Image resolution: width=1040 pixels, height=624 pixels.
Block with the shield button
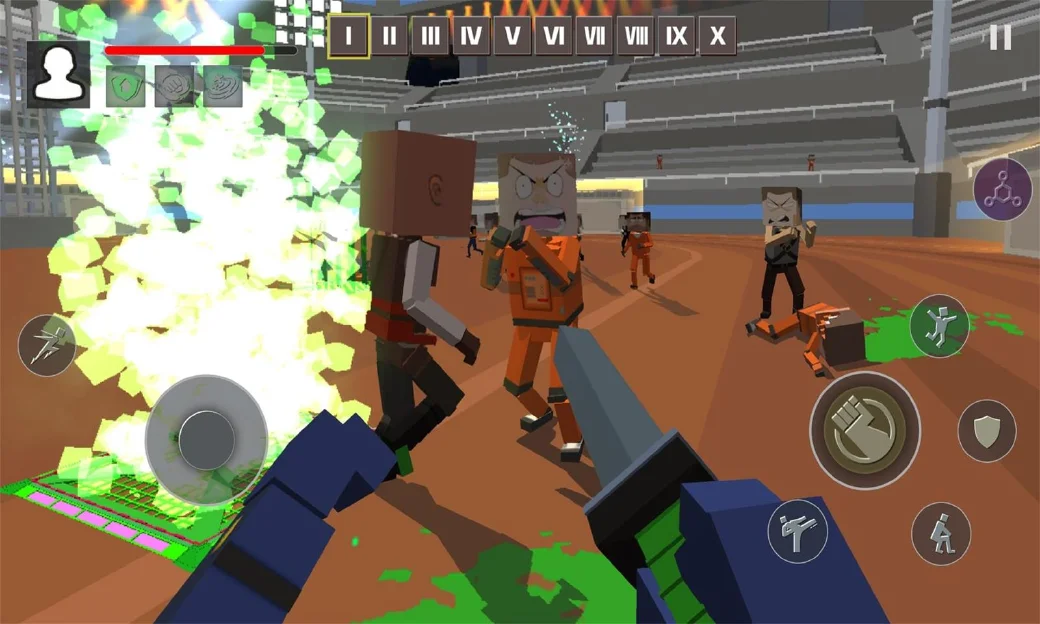tap(987, 431)
